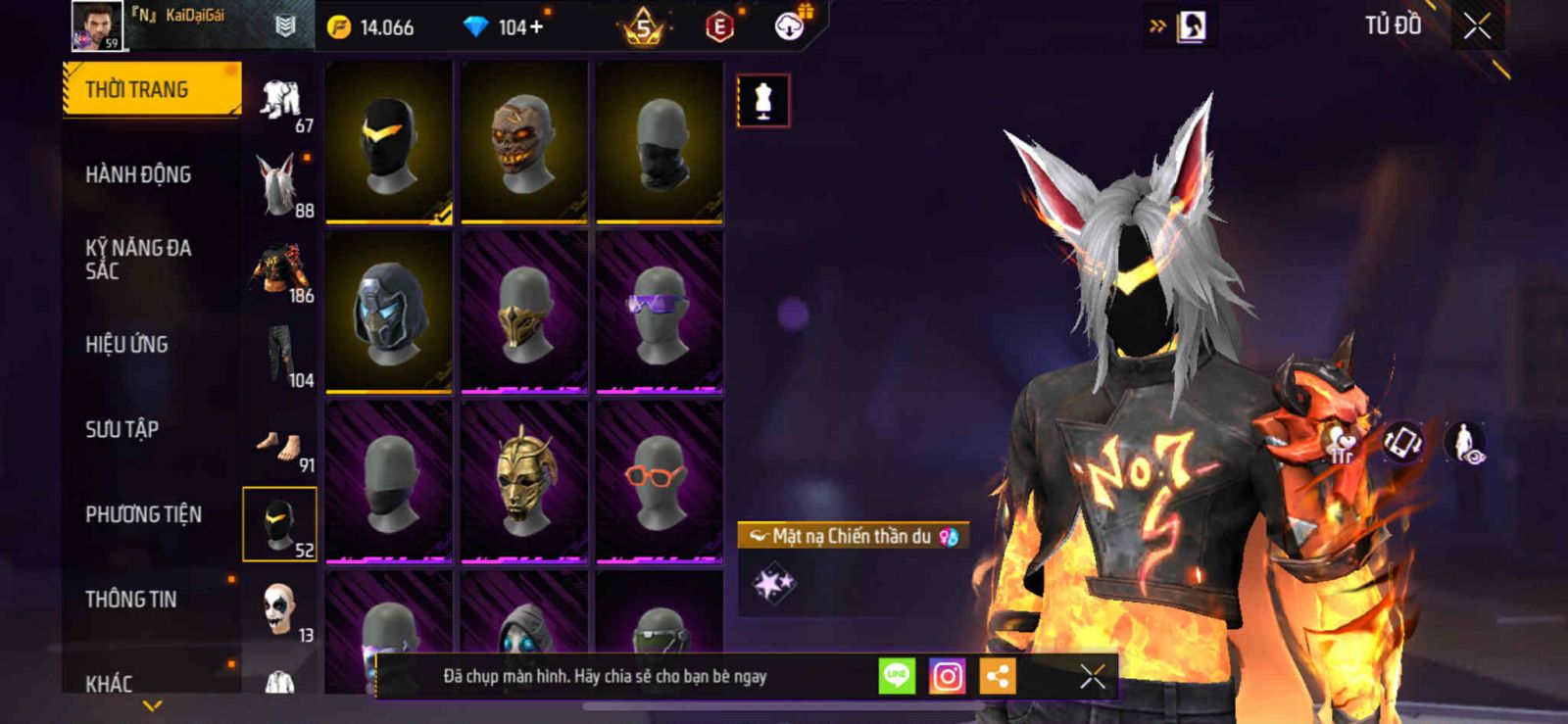The height and width of the screenshot is (724, 1568).
Task: Open the mannequin outfit preset button
Action: pyautogui.click(x=762, y=101)
